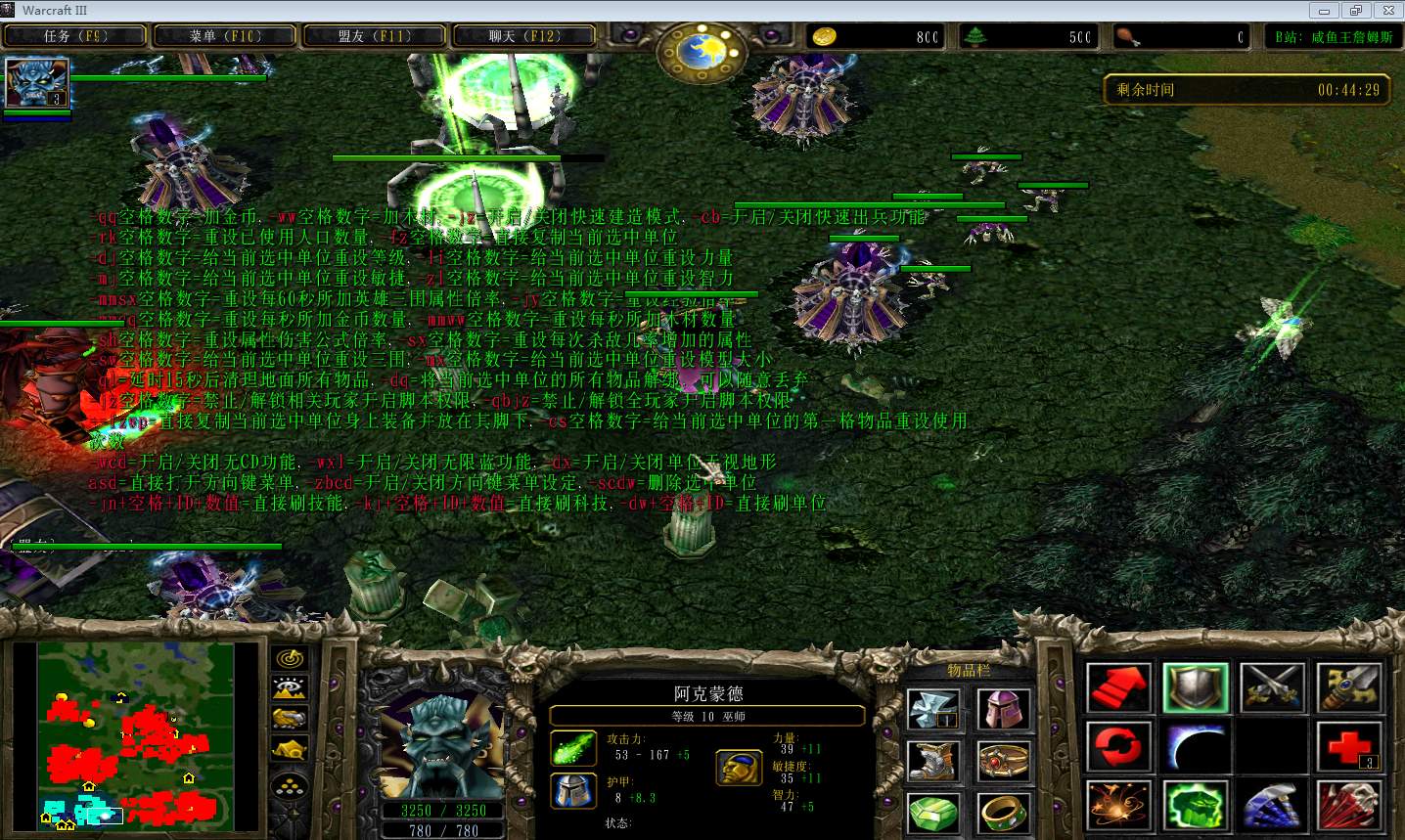This screenshot has height=840, width=1405.
Task: Toggle the formation movement button
Action: tap(291, 784)
